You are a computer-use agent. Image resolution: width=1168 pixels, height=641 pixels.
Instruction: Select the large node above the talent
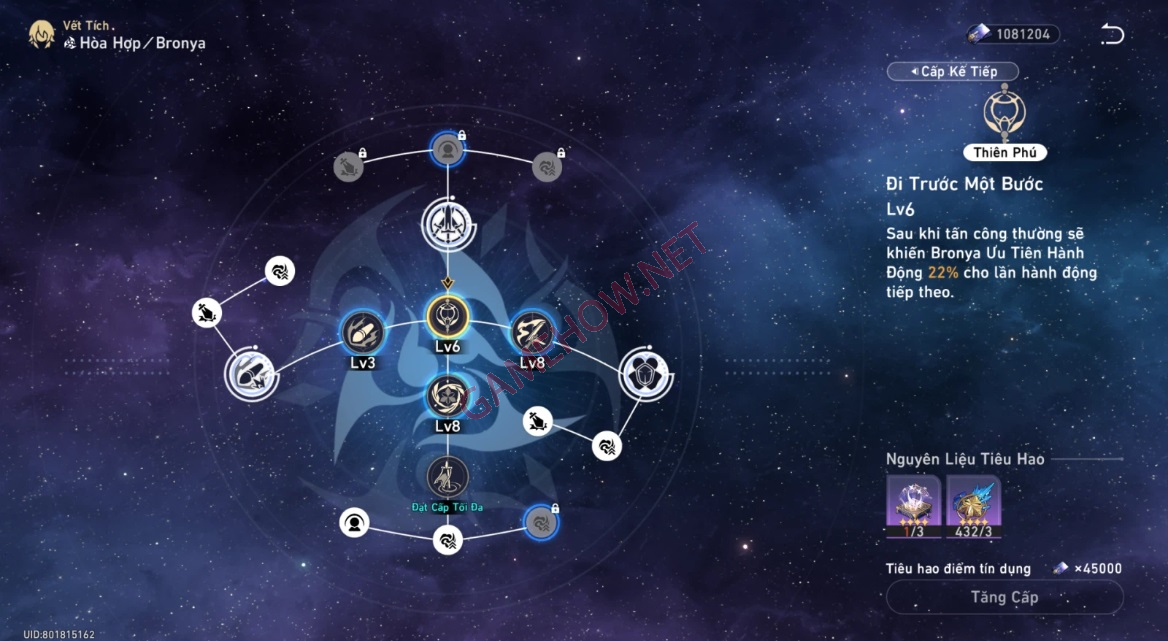pos(446,223)
